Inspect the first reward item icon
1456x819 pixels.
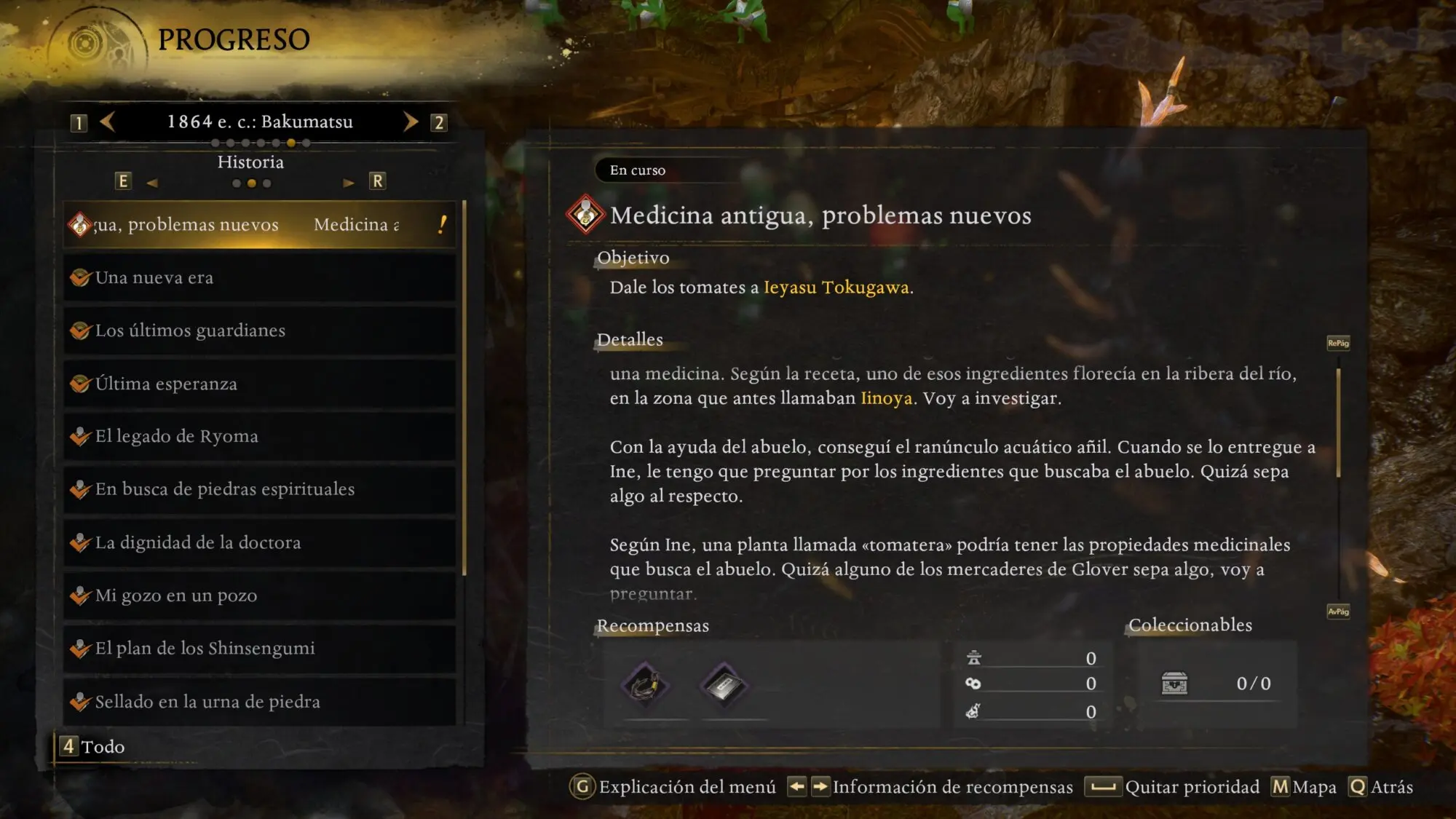click(x=645, y=685)
